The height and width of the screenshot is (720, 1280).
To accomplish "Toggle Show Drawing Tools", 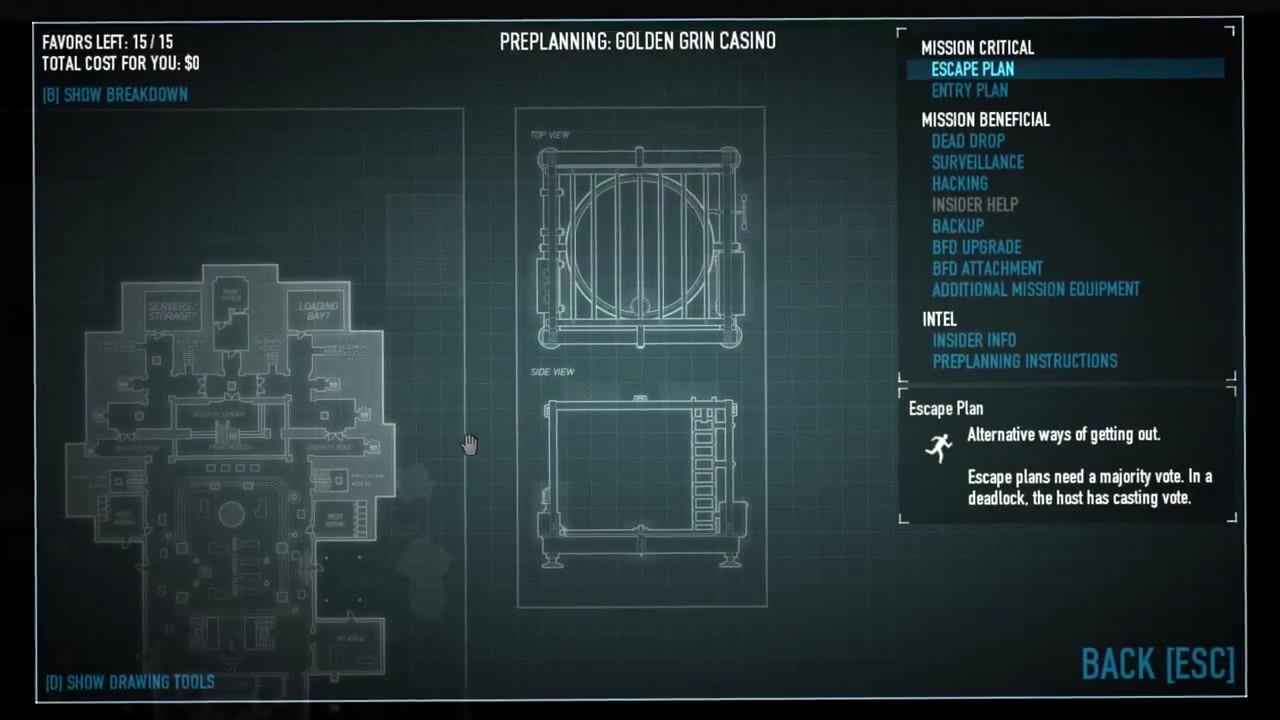I will coord(130,681).
